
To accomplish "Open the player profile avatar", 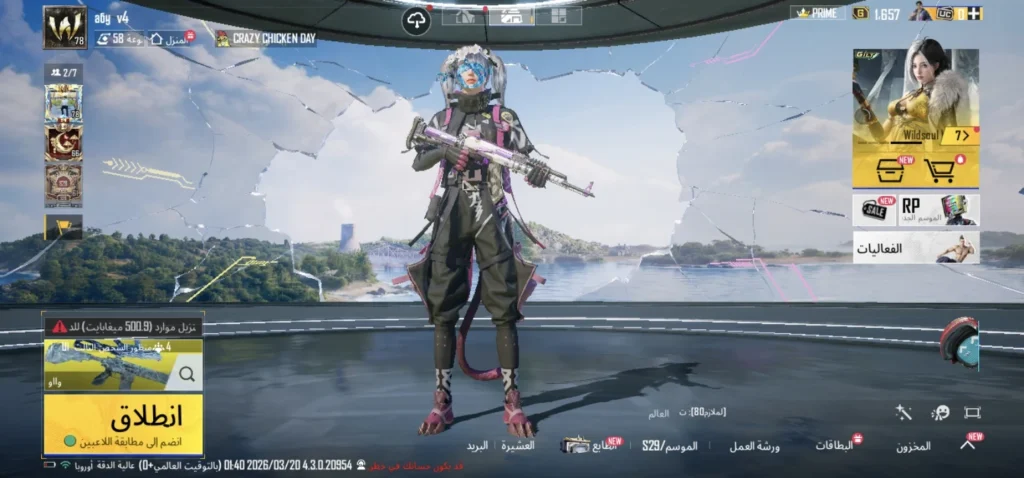I will (x=65, y=28).
